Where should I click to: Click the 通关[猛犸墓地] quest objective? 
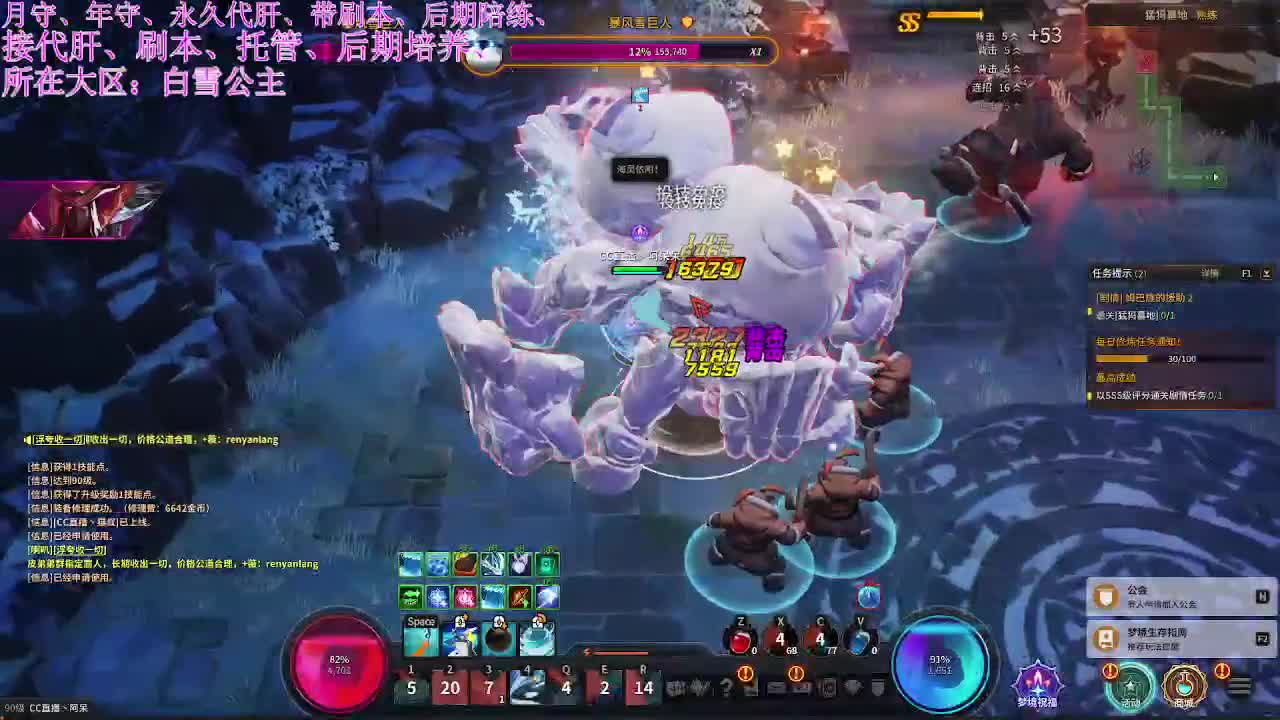[x=1135, y=316]
